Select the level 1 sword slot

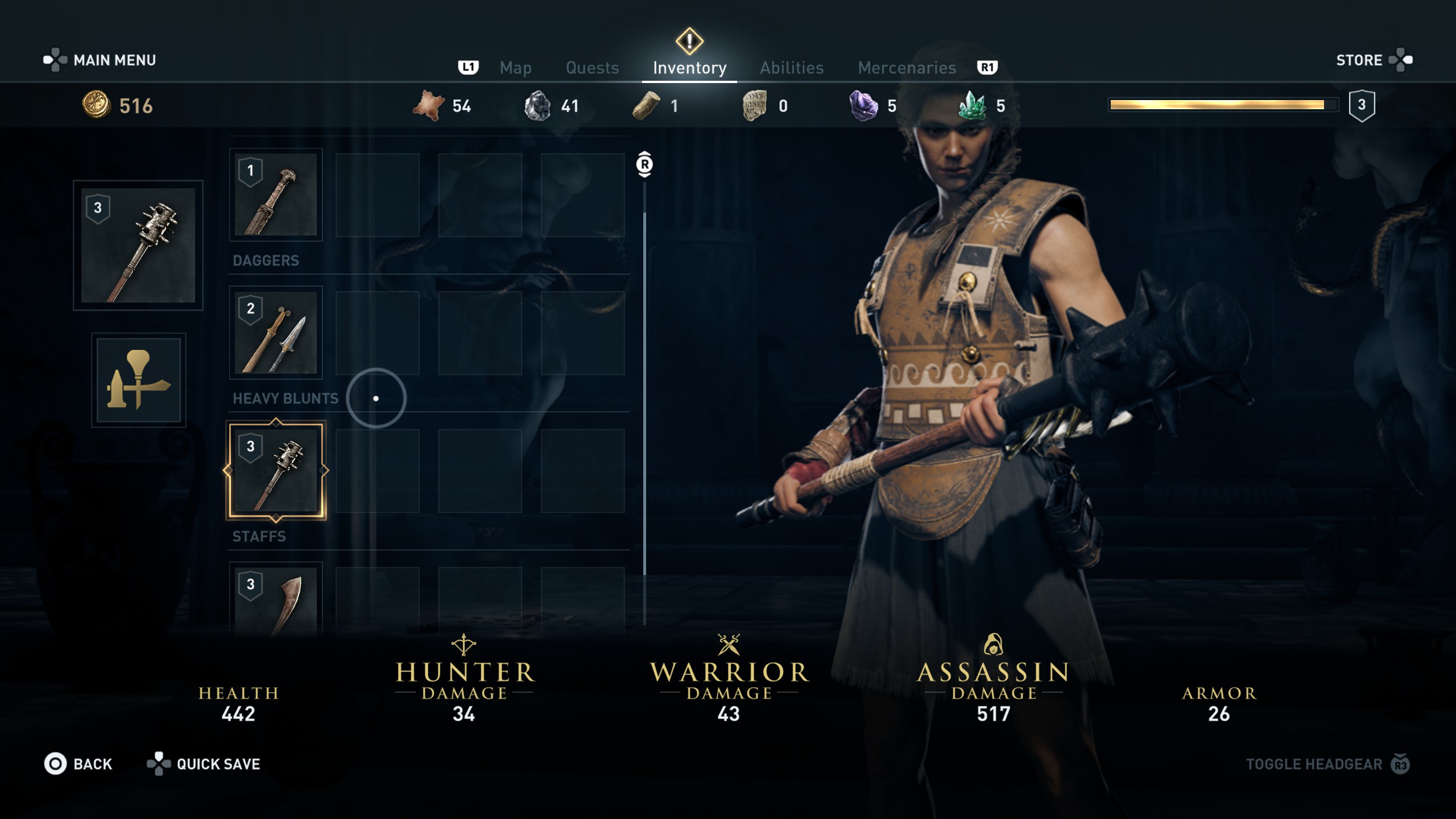point(276,195)
